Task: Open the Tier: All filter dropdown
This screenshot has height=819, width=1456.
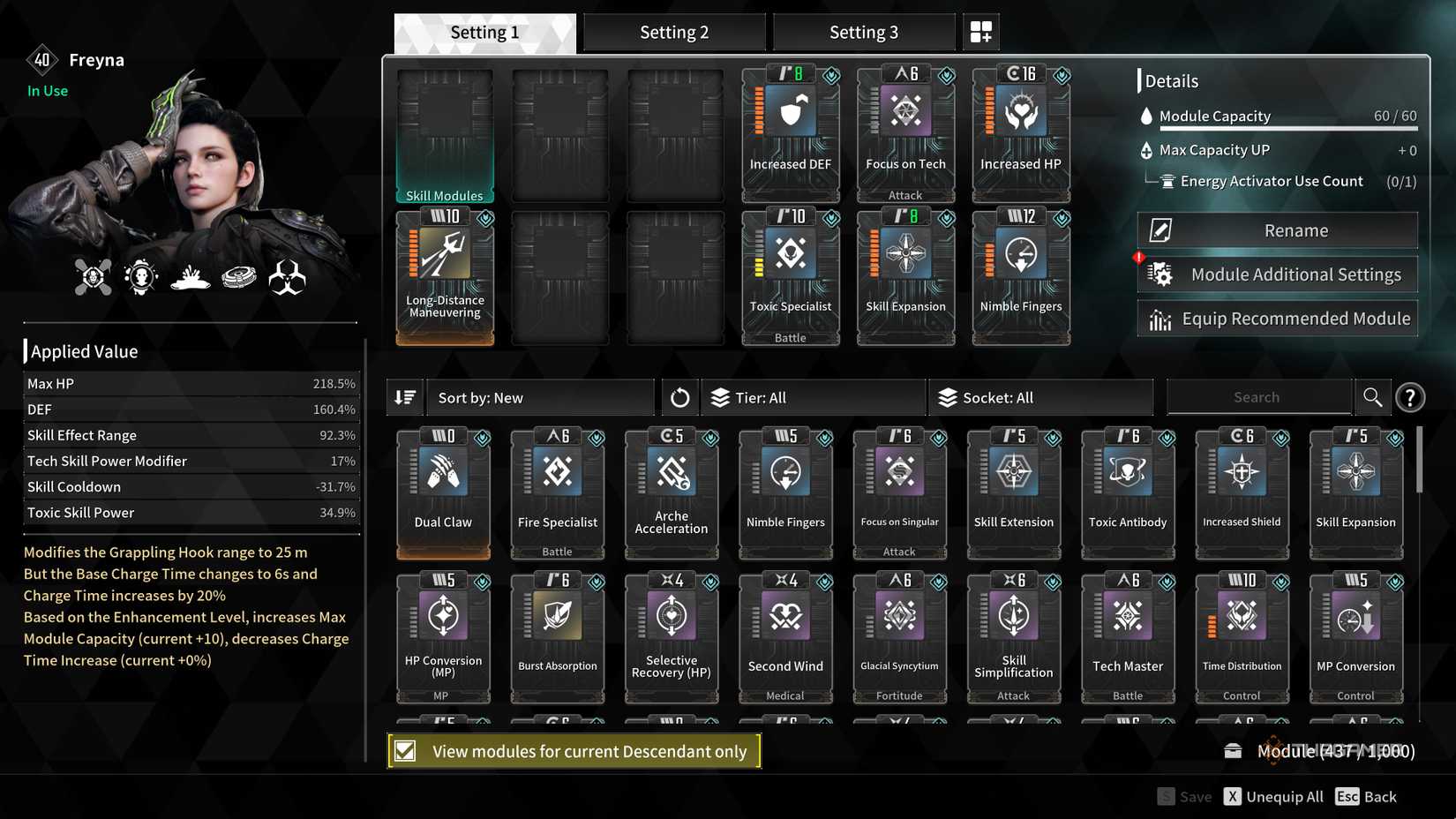Action: pyautogui.click(x=812, y=397)
